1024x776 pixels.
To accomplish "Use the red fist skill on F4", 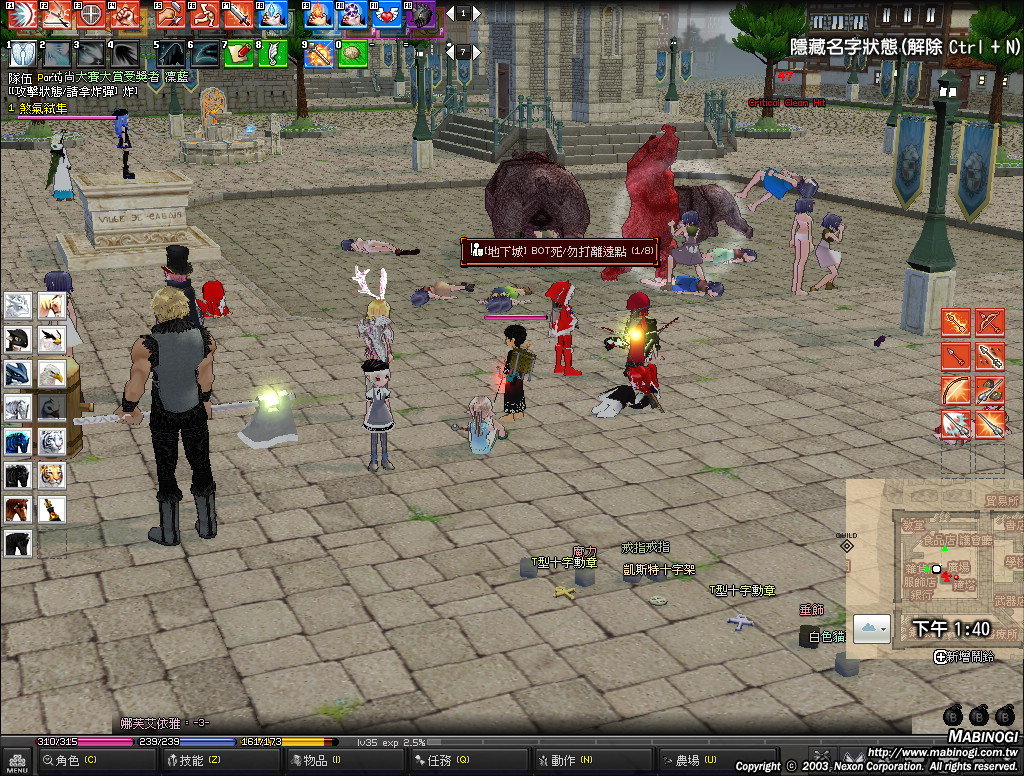I will [x=124, y=15].
